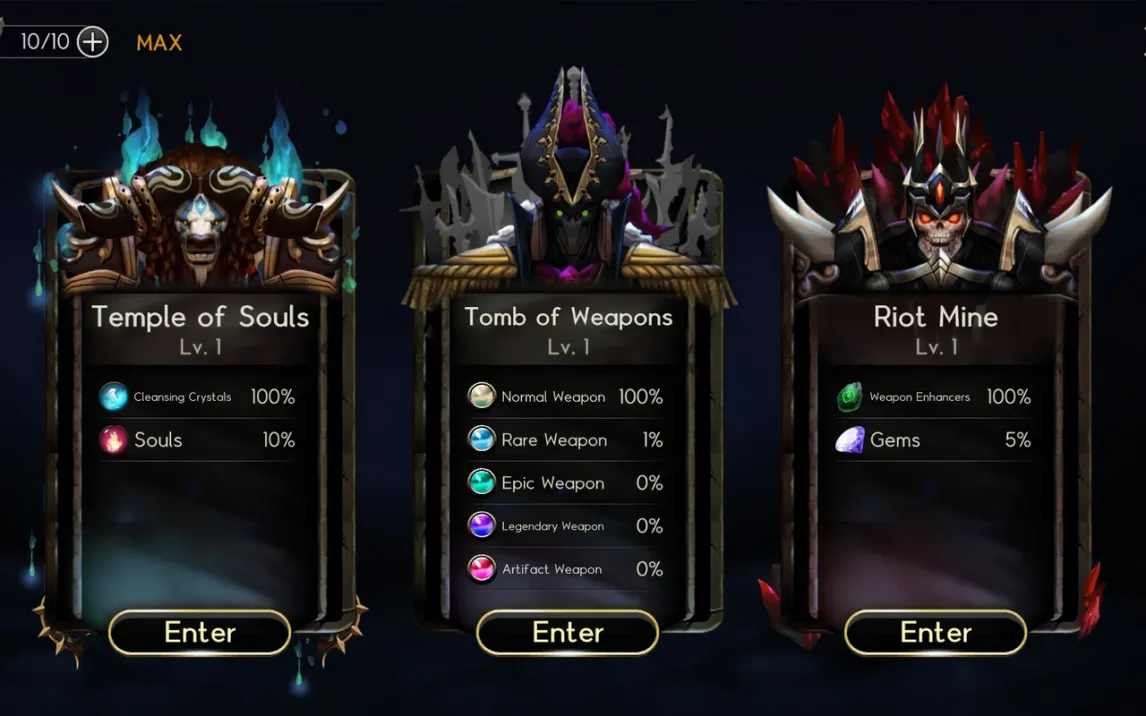Pick the Riot Mine card title
Viewport: 1146px width, 716px height.
(936, 317)
